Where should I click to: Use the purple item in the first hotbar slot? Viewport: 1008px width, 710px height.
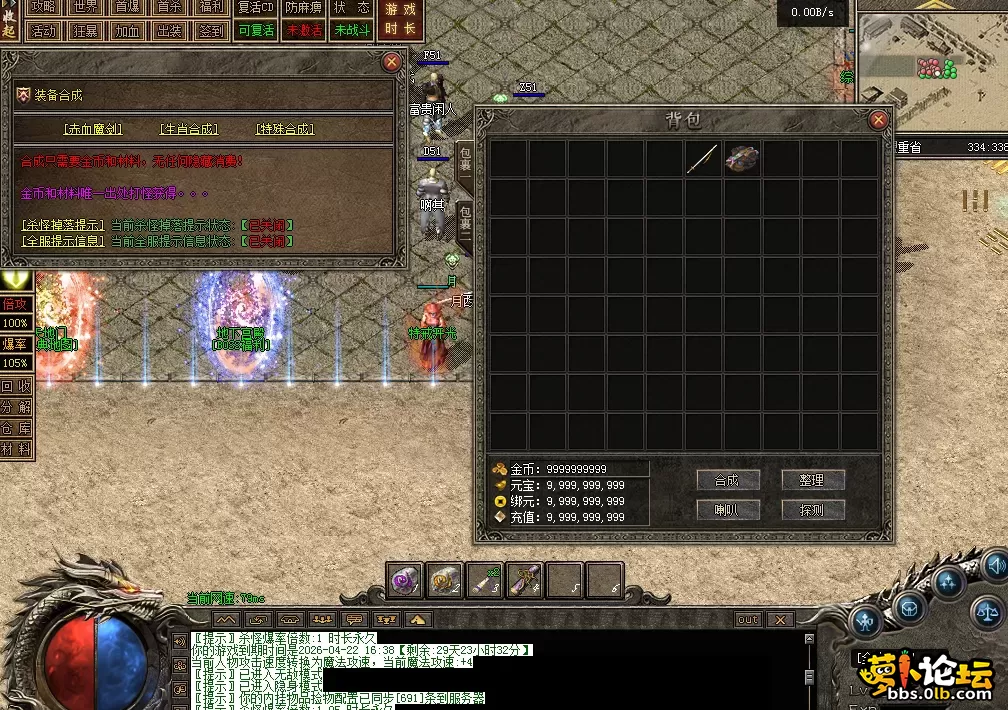406,581
